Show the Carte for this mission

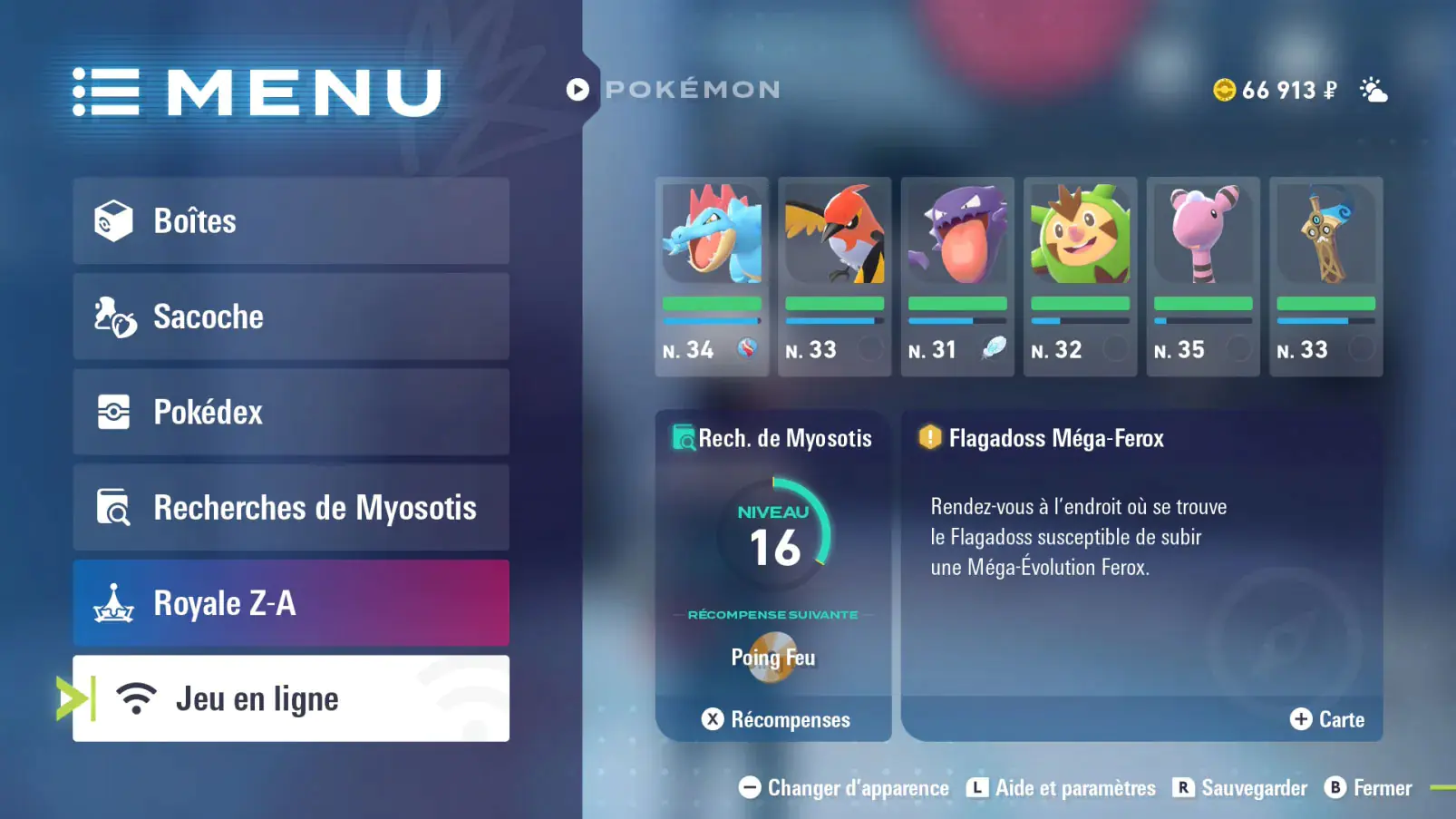click(x=1327, y=719)
